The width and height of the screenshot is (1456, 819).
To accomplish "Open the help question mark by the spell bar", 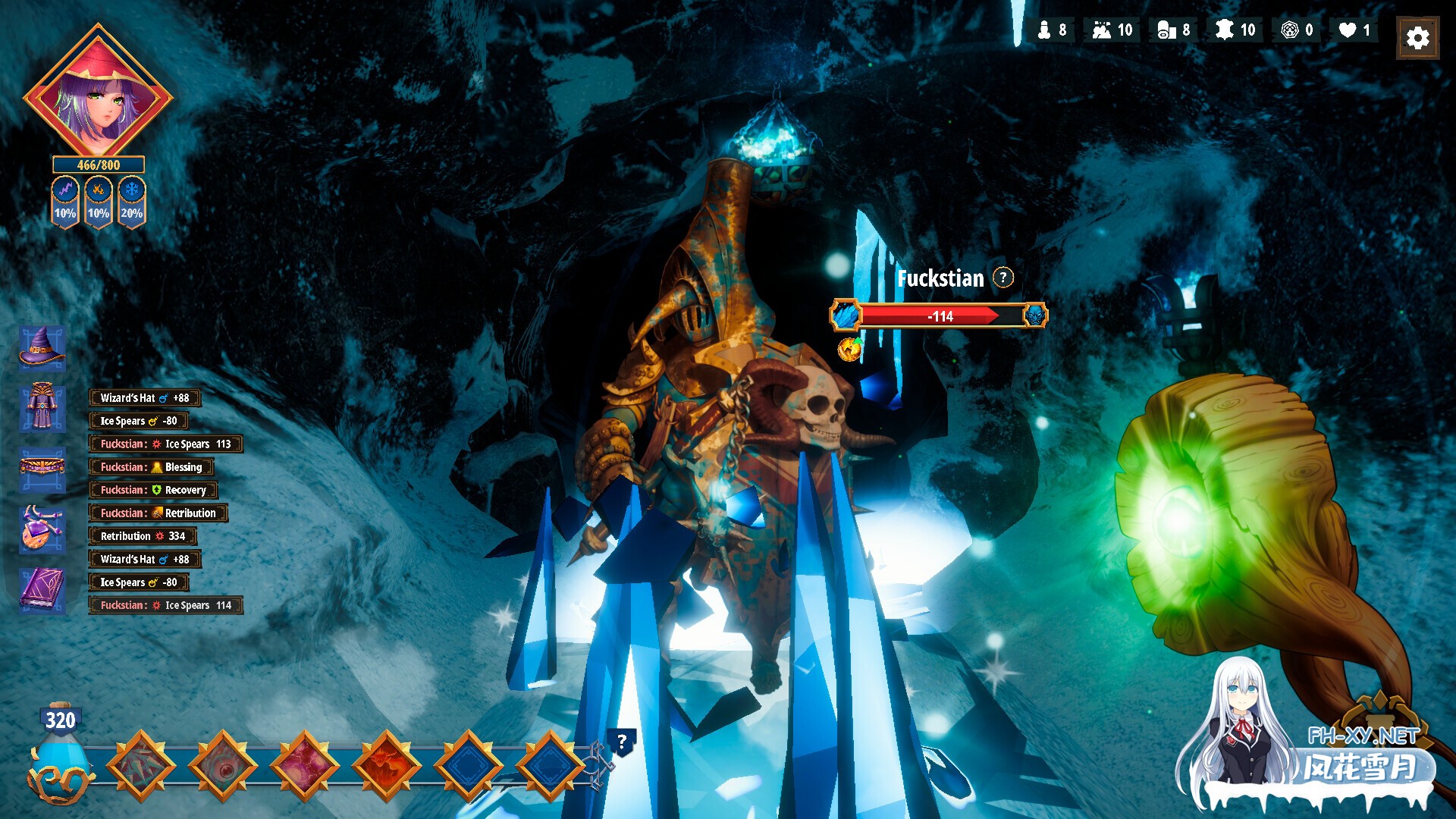I will [x=622, y=742].
